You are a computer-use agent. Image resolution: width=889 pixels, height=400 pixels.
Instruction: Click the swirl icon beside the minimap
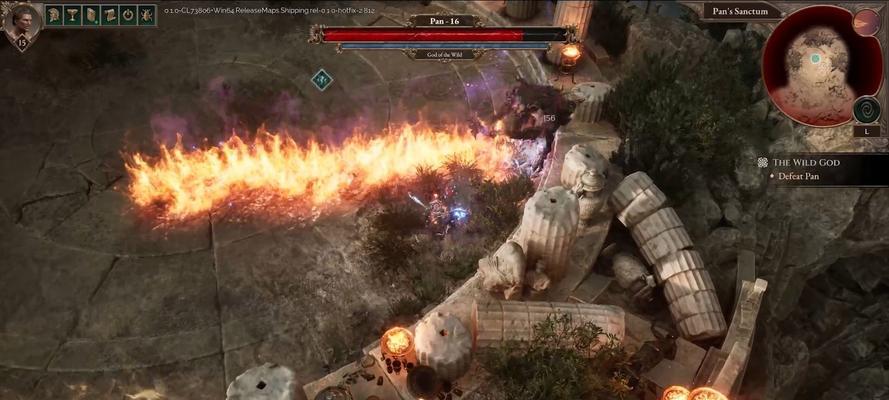pos(866,108)
